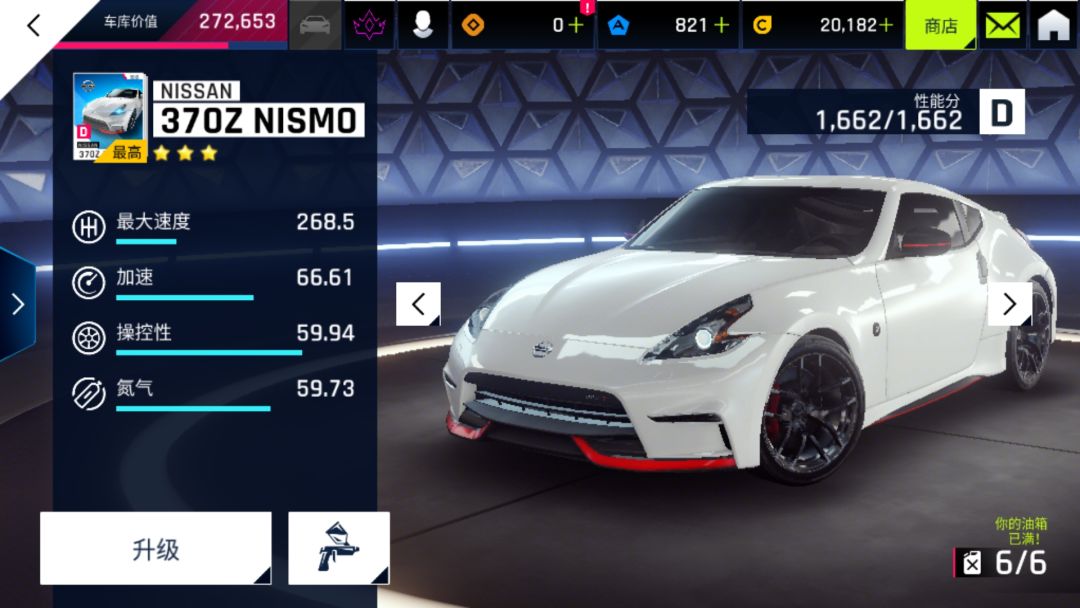Open the 商店 shop

point(940,25)
